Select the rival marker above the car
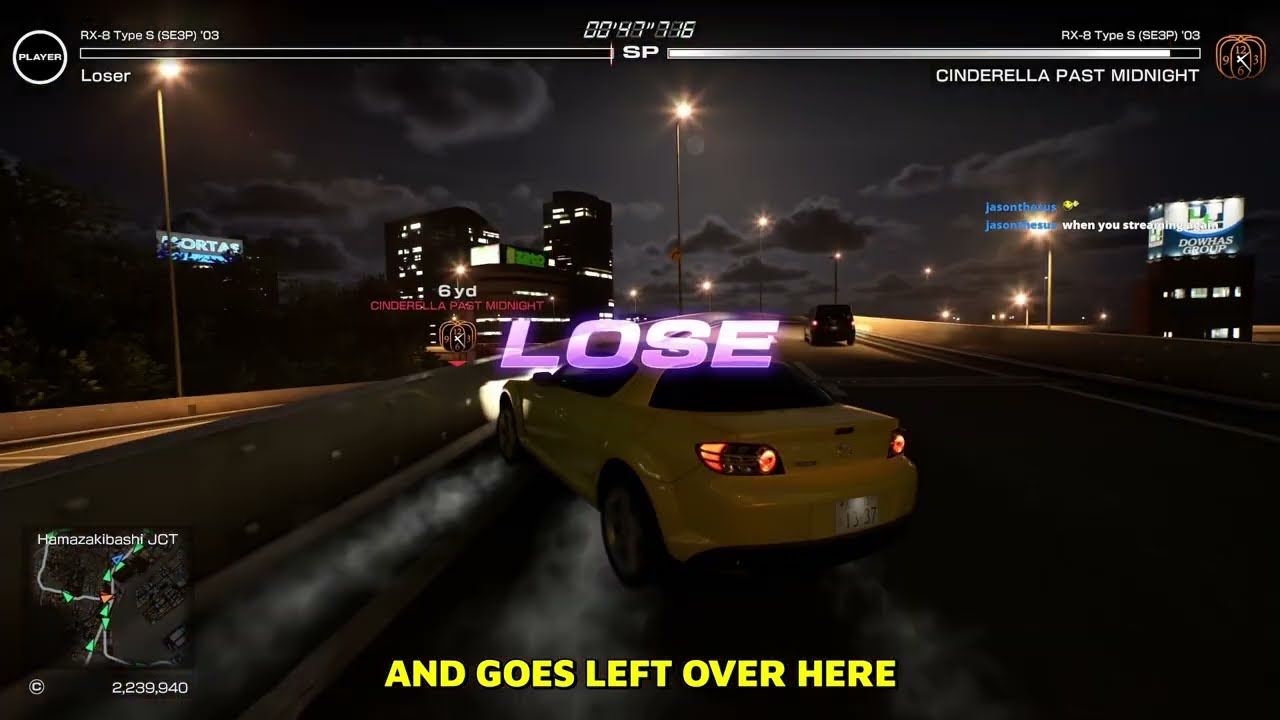 [457, 336]
